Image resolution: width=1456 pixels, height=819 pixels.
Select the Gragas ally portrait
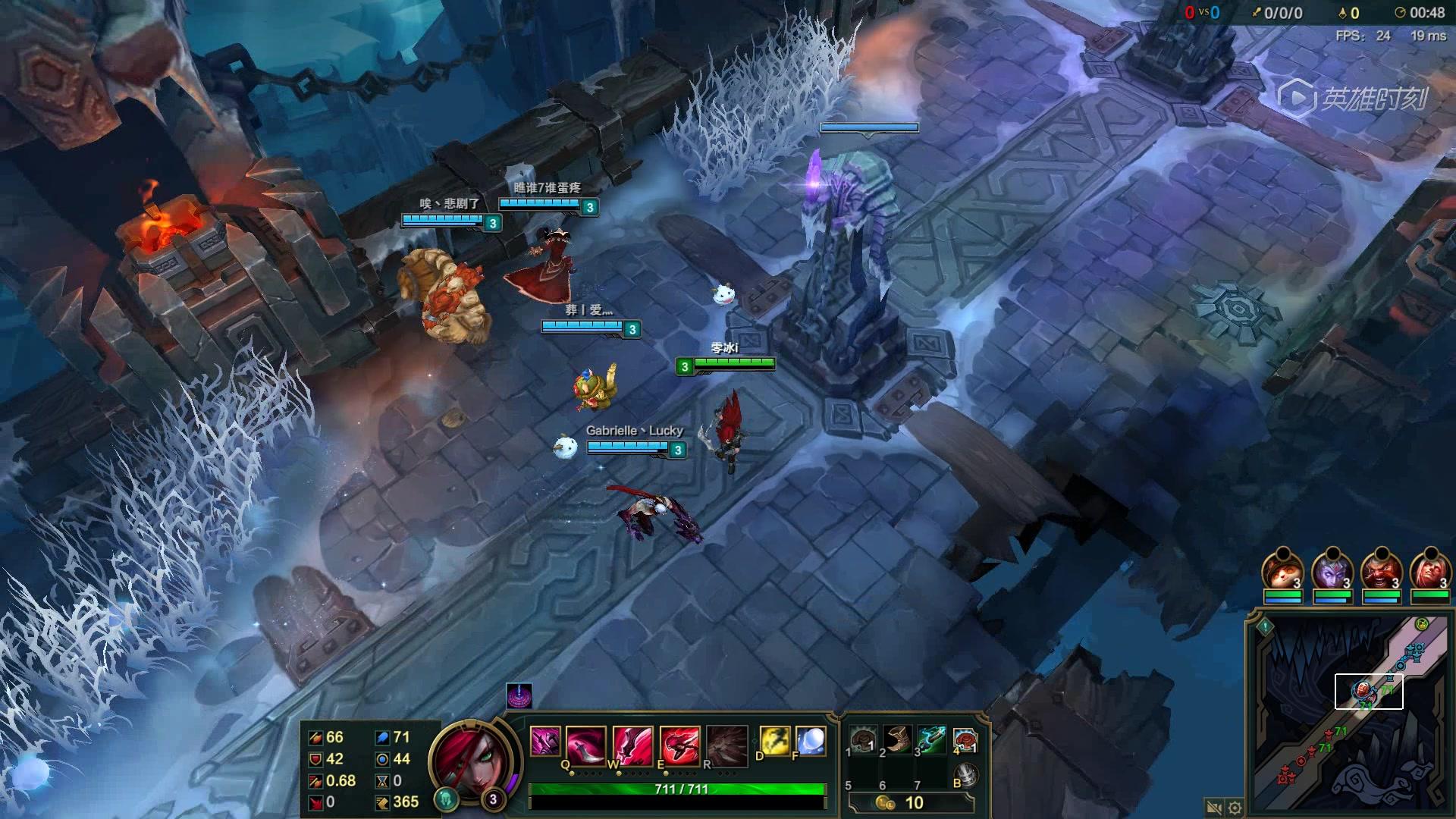pyautogui.click(x=1381, y=572)
